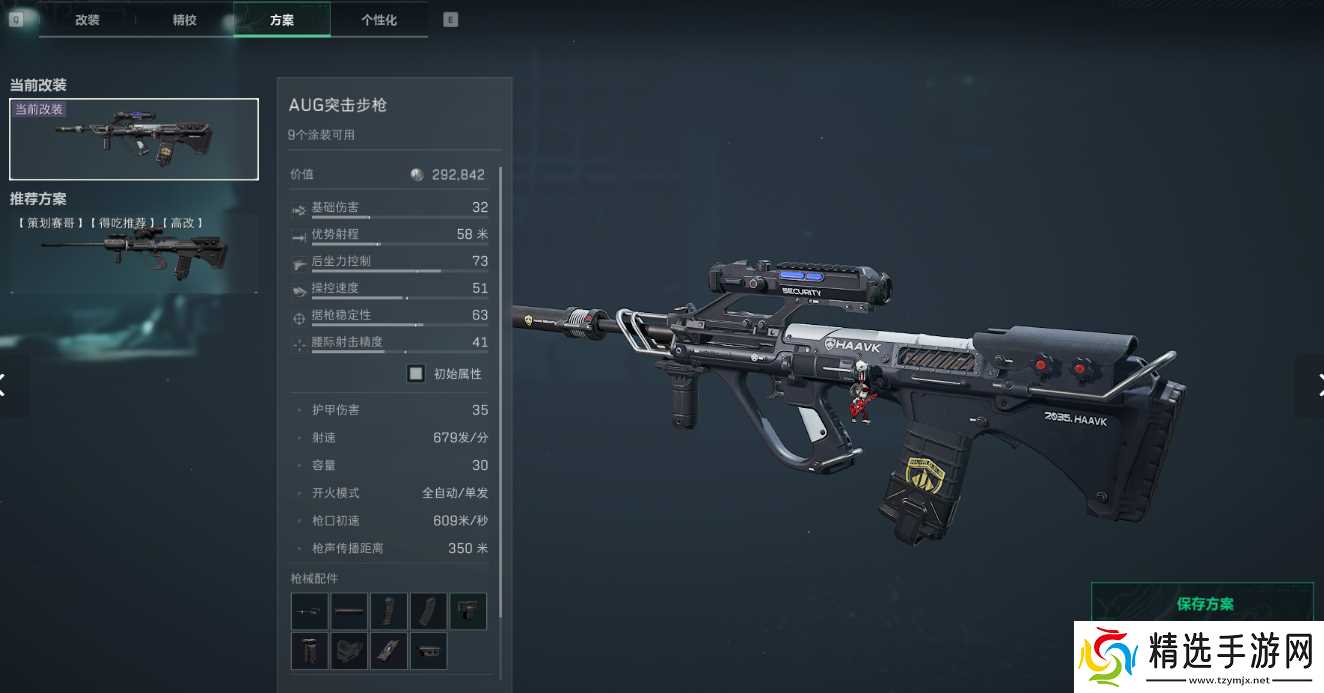Select the curved magazine attachment slot
The height and width of the screenshot is (693, 1324).
pyautogui.click(x=428, y=611)
